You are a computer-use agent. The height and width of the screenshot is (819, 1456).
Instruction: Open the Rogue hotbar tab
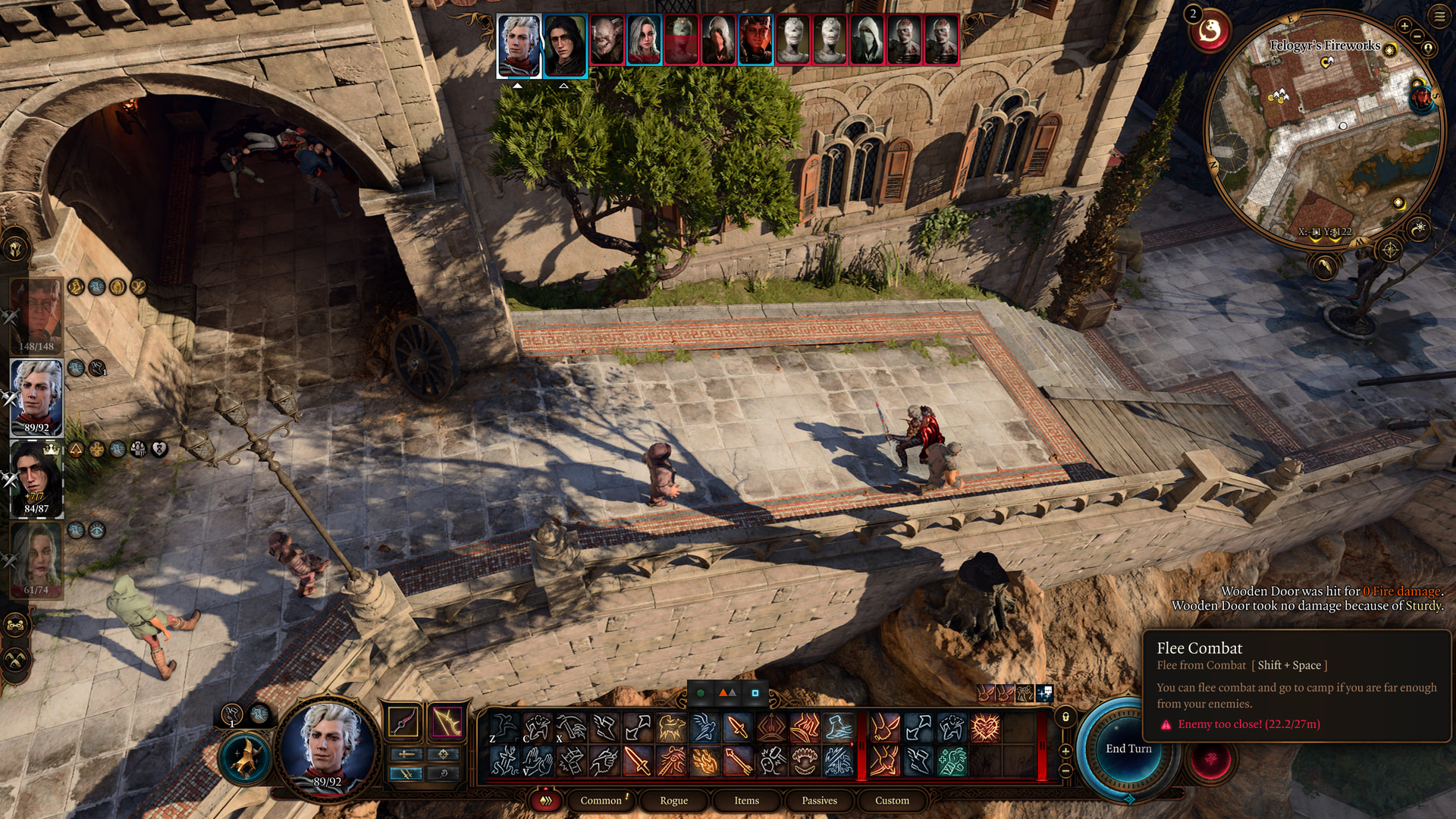(x=673, y=801)
